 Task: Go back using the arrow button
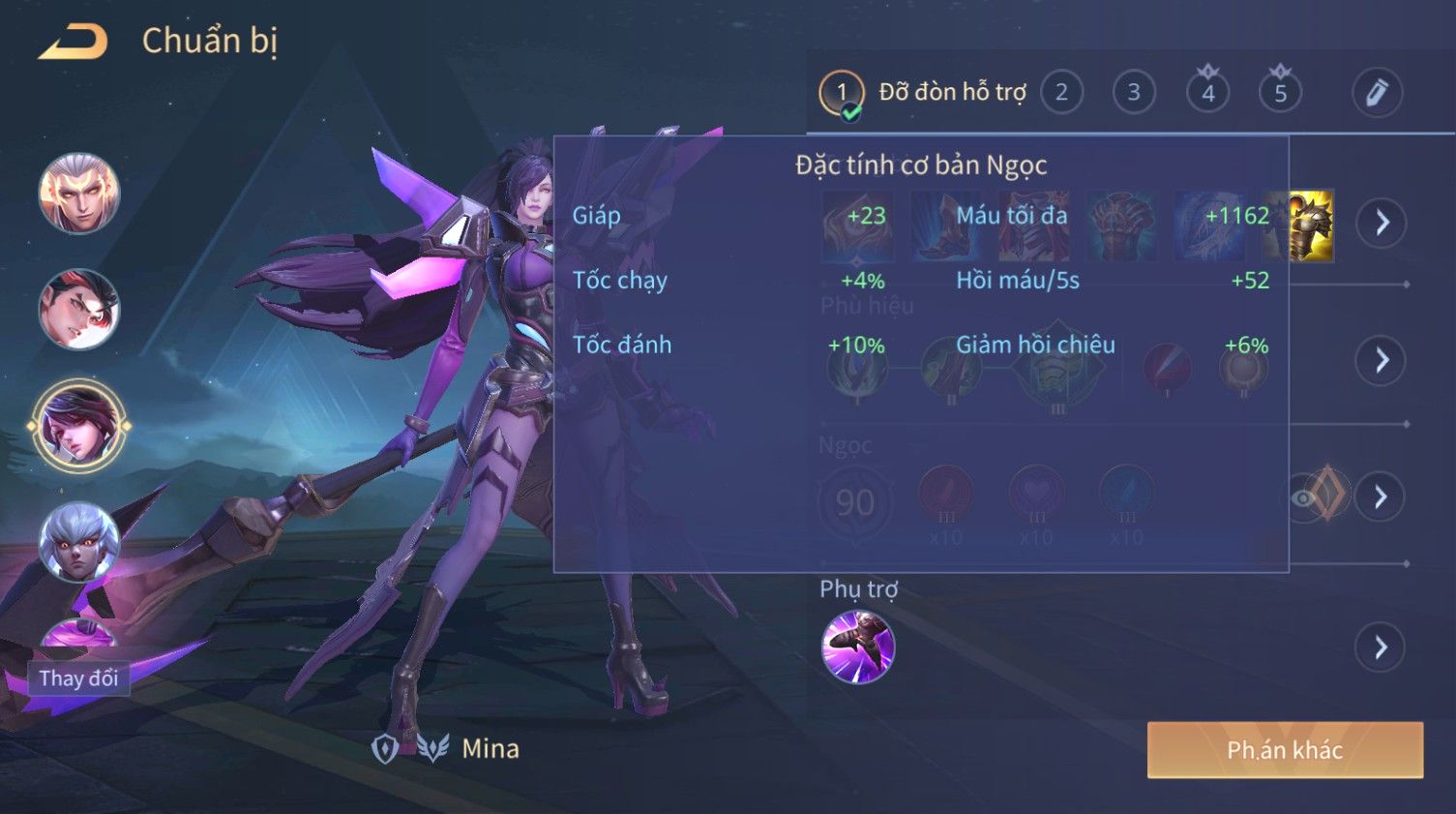click(x=74, y=42)
